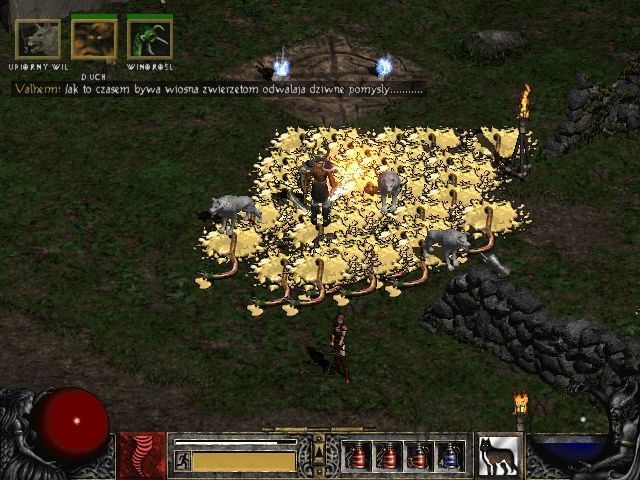Viewport: 640px width, 480px height.
Task: Use the blue mana potion in belt
Action: (450, 456)
